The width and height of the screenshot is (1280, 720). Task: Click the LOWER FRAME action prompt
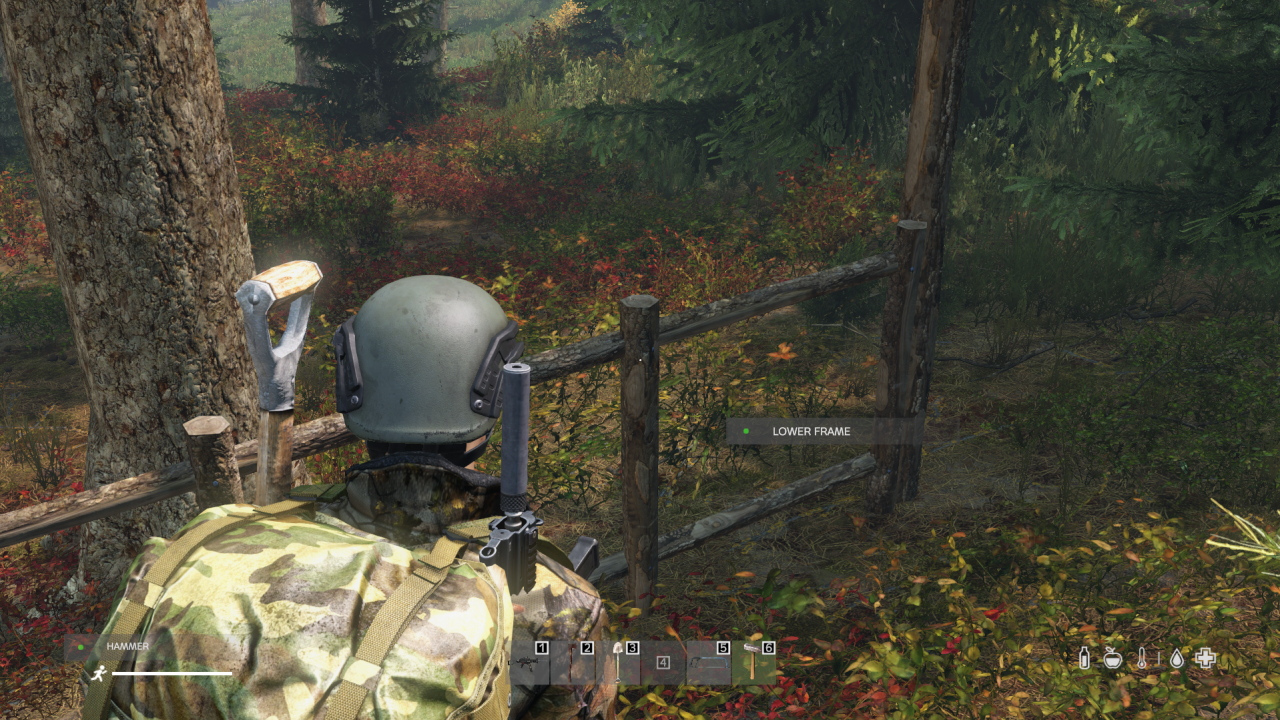809,431
